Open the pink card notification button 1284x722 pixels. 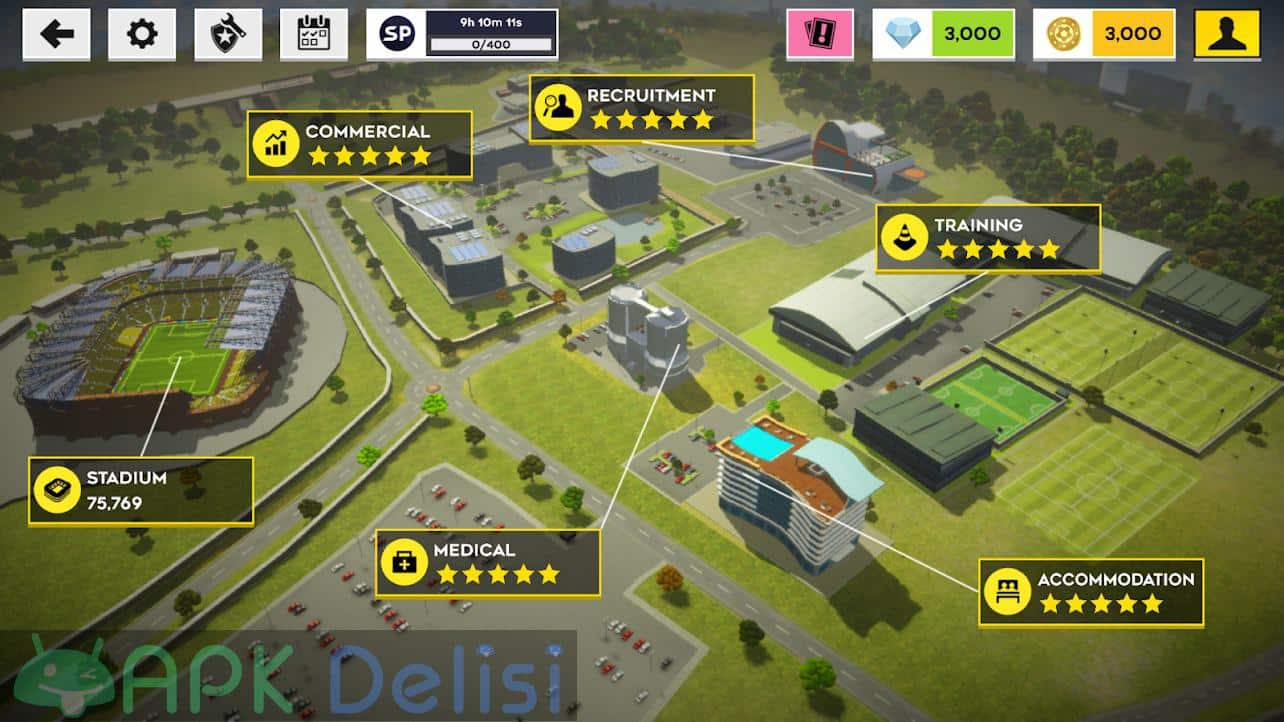point(820,35)
